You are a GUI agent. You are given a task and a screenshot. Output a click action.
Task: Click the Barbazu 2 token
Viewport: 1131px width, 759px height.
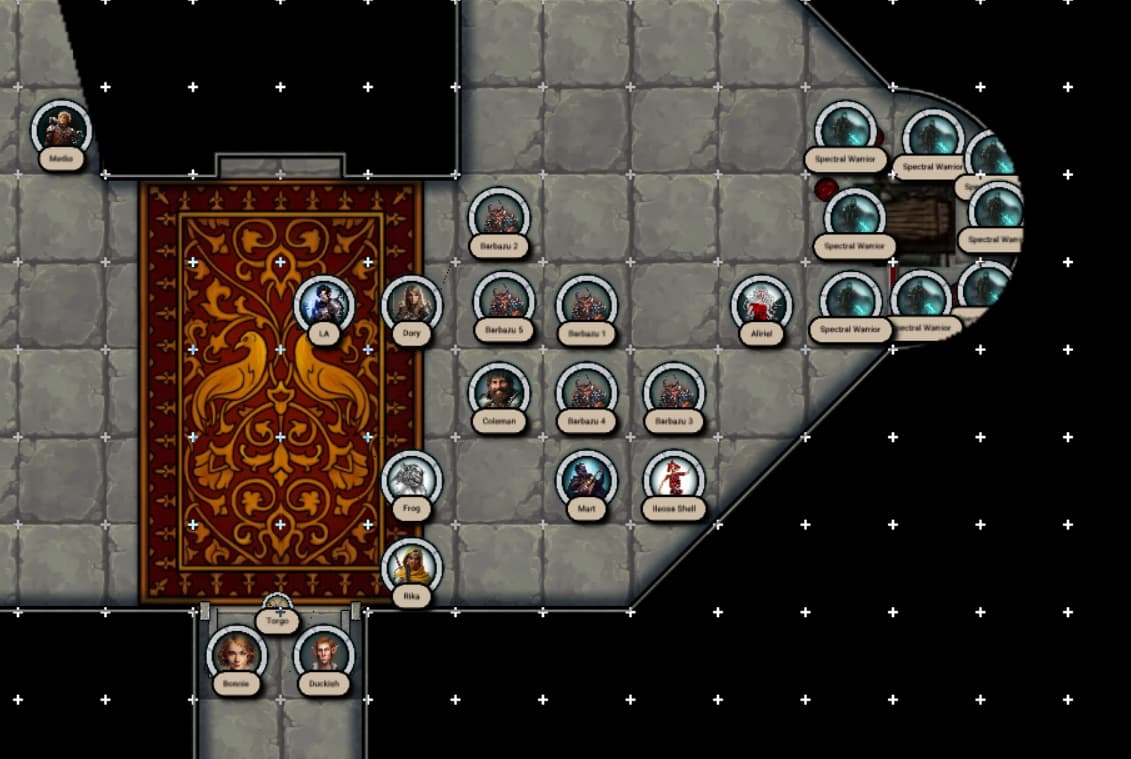(499, 217)
